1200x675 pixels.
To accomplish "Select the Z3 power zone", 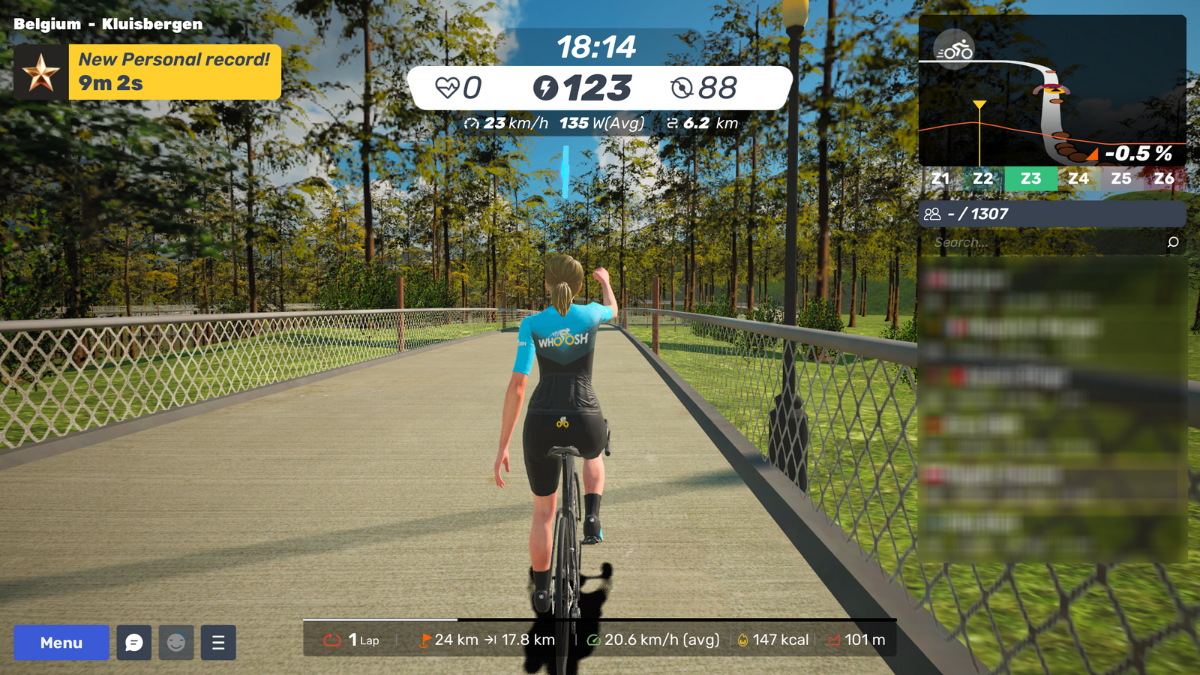I will [x=1030, y=179].
